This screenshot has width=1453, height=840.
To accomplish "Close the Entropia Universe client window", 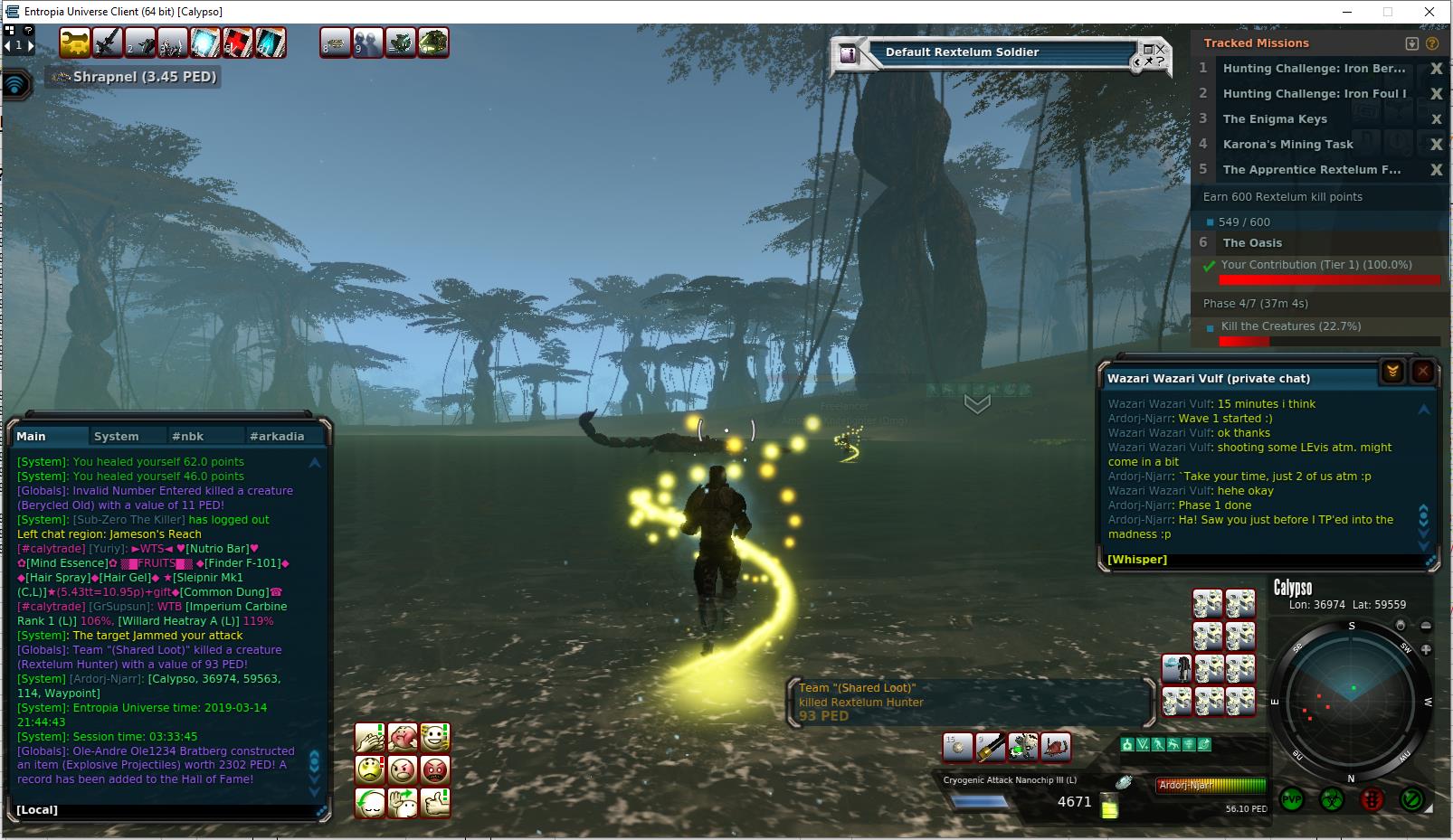I will tap(1429, 12).
